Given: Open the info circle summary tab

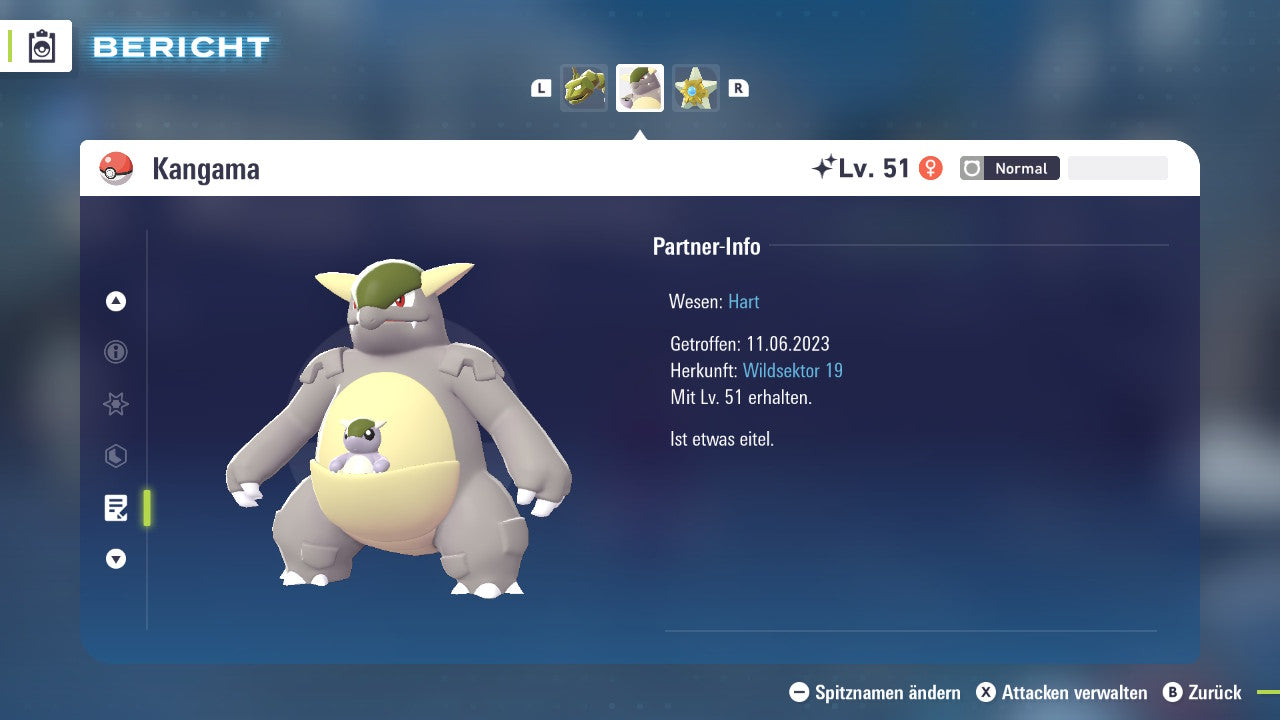Looking at the screenshot, I should 116,352.
